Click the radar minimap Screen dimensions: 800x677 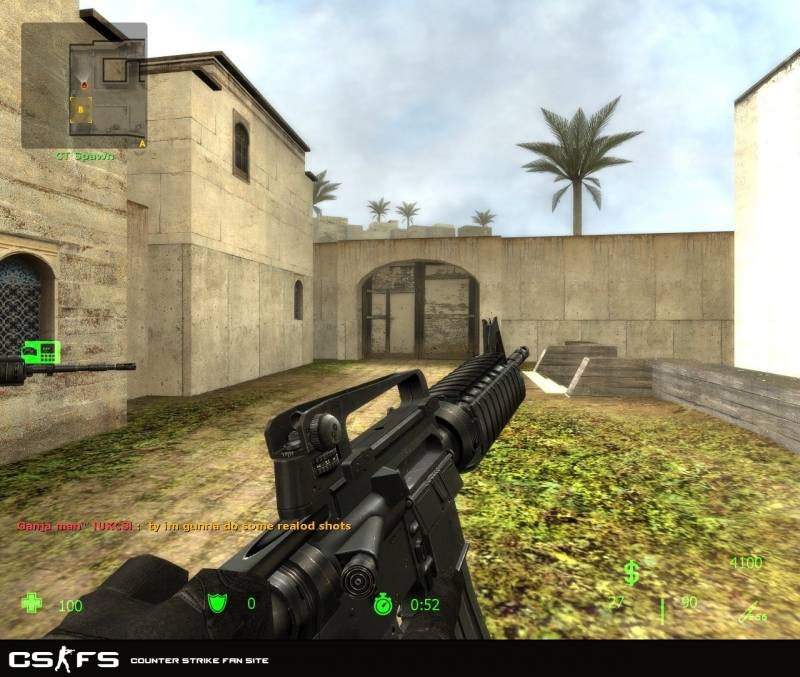click(x=84, y=85)
